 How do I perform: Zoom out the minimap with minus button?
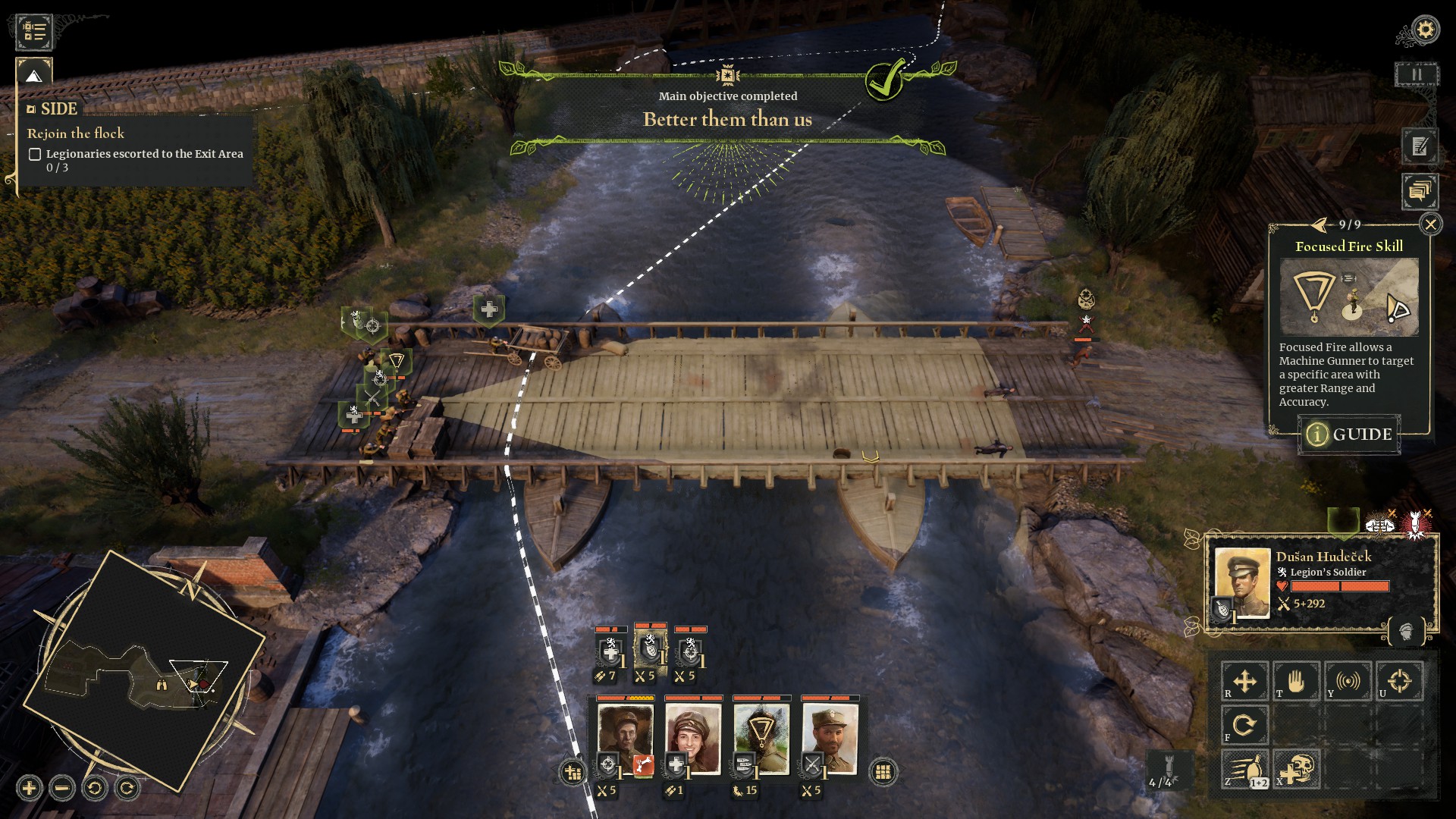point(62,789)
